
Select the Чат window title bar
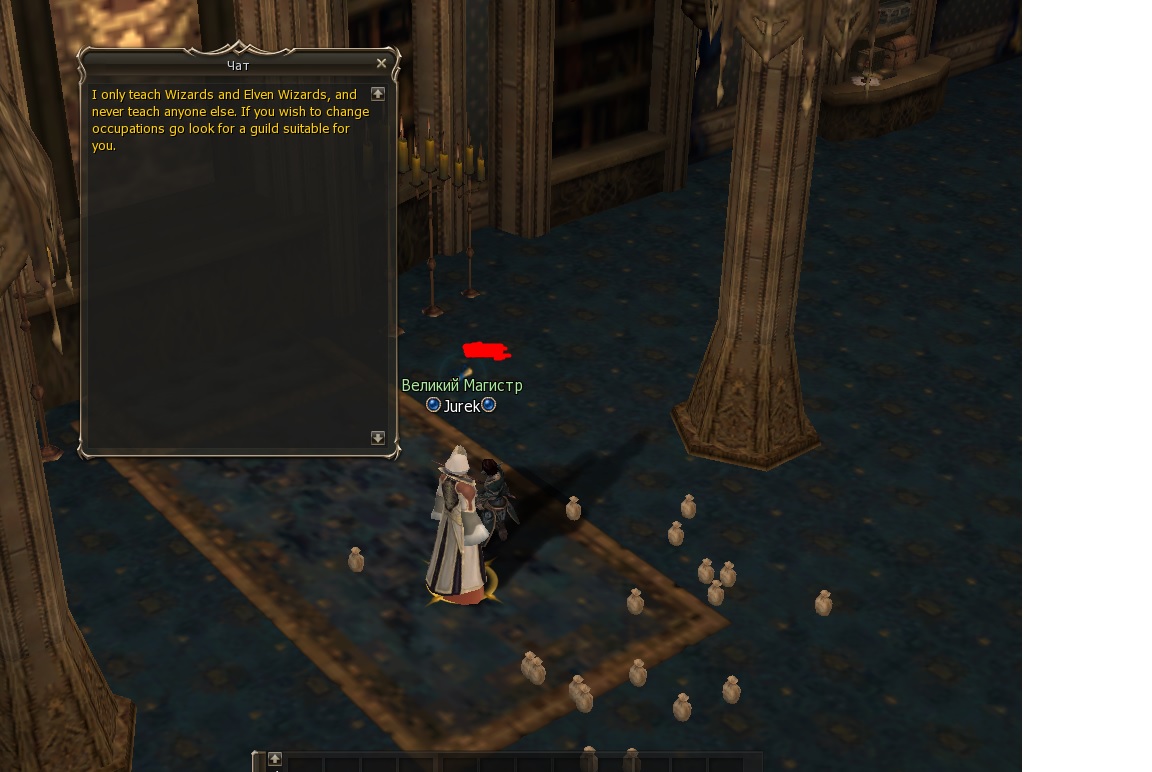[238, 65]
